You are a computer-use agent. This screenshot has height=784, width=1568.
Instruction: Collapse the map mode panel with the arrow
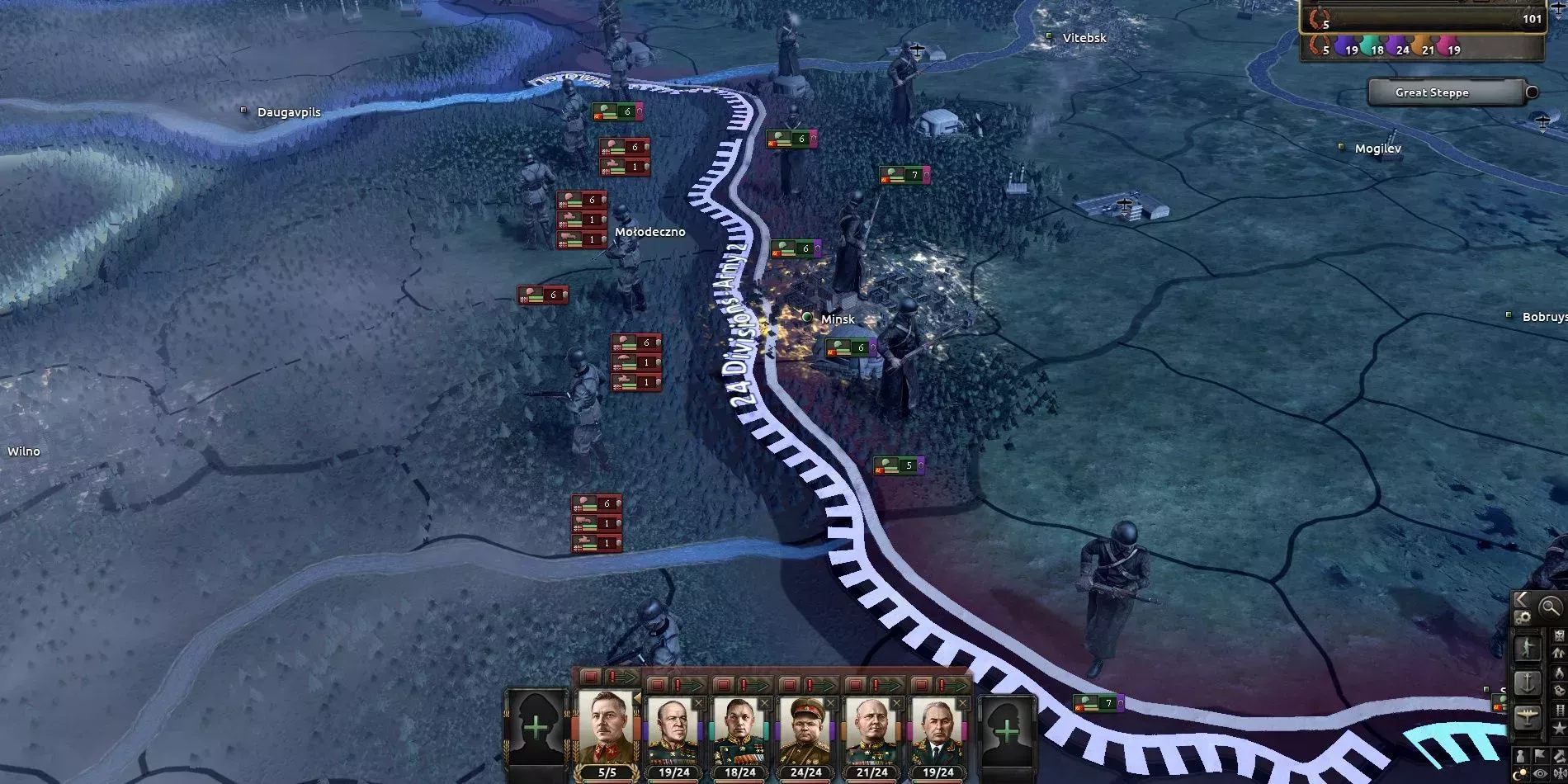point(1521,599)
